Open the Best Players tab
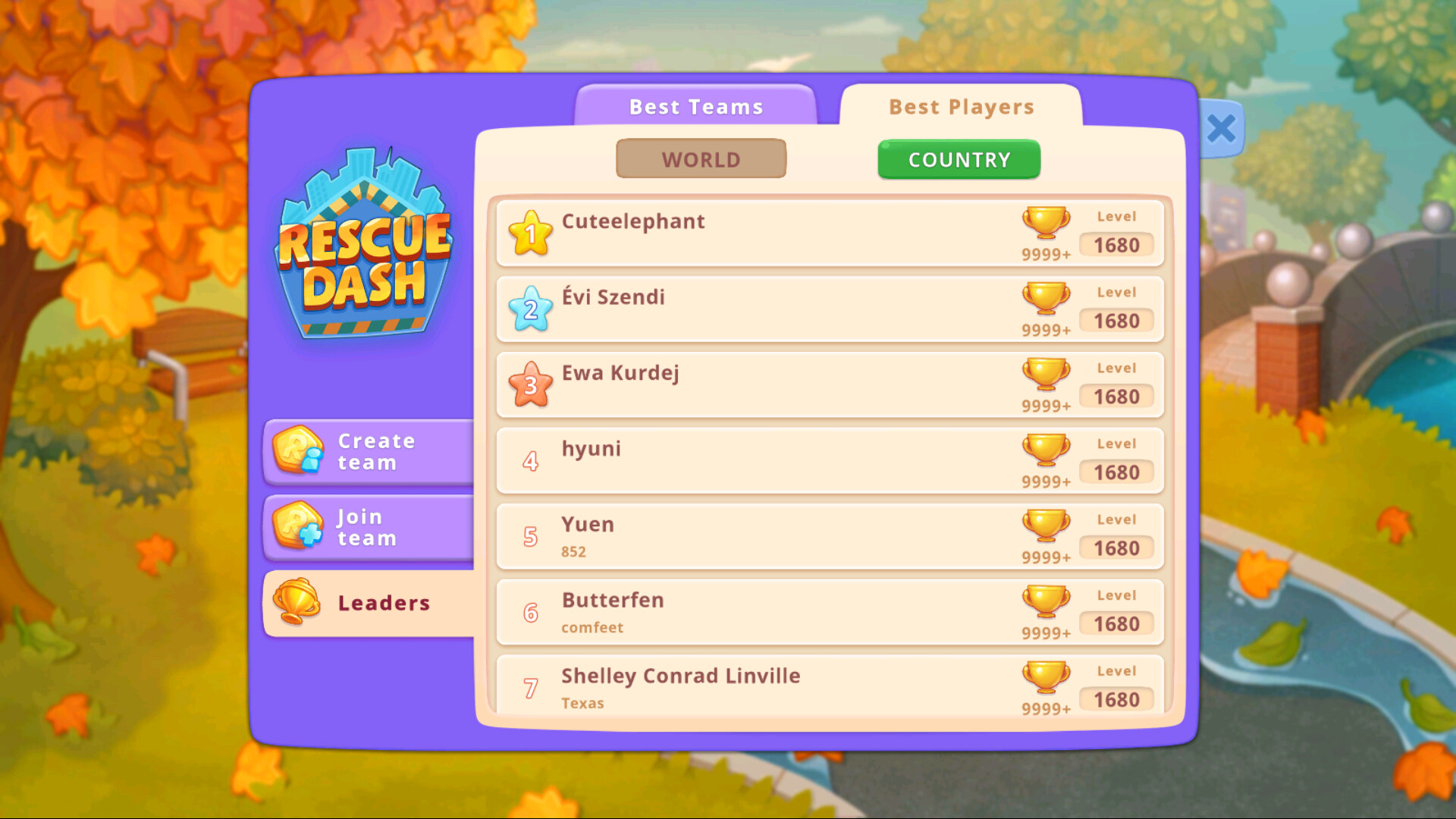1456x819 pixels. tap(961, 106)
